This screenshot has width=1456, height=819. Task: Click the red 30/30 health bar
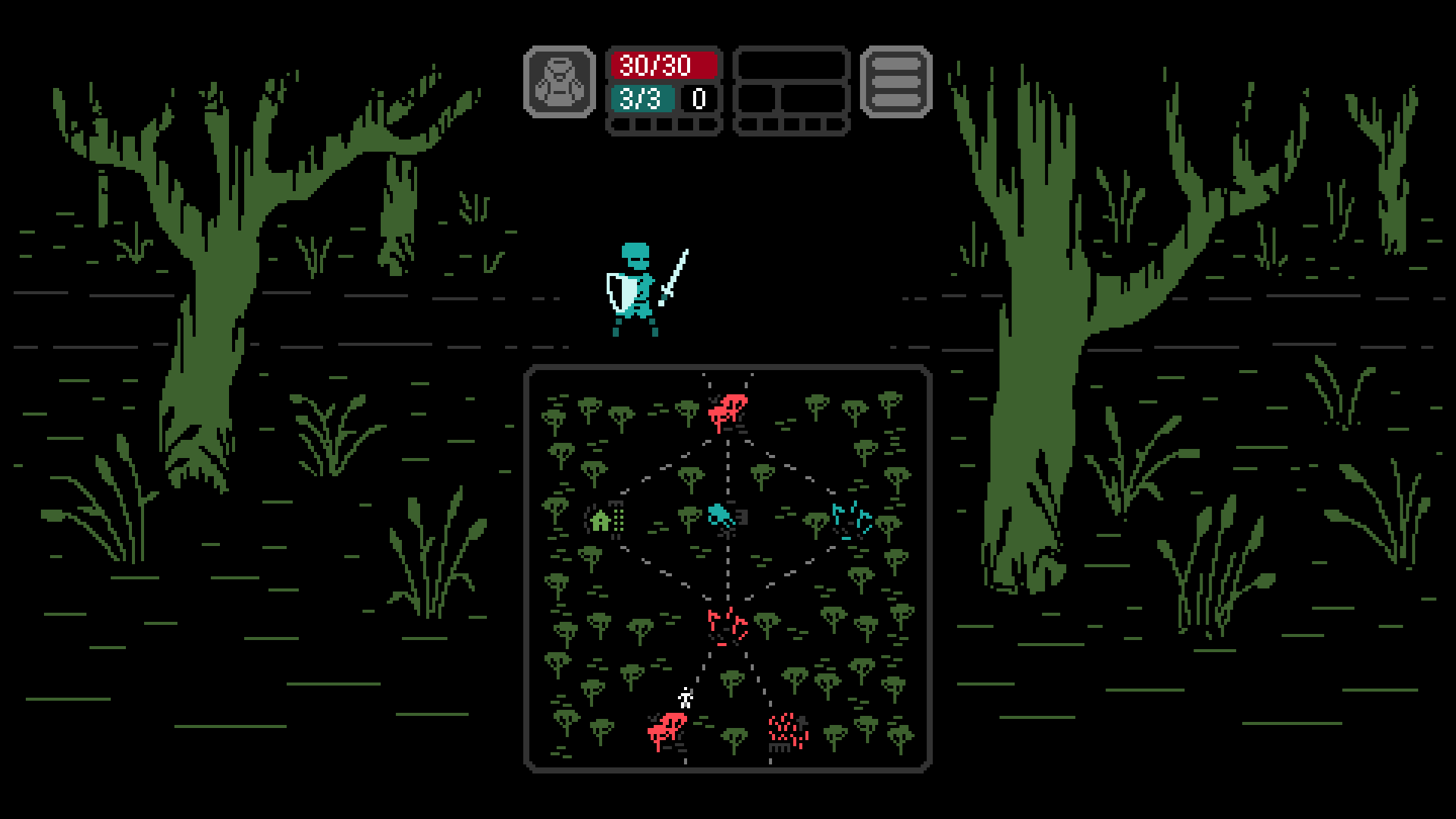pos(664,64)
